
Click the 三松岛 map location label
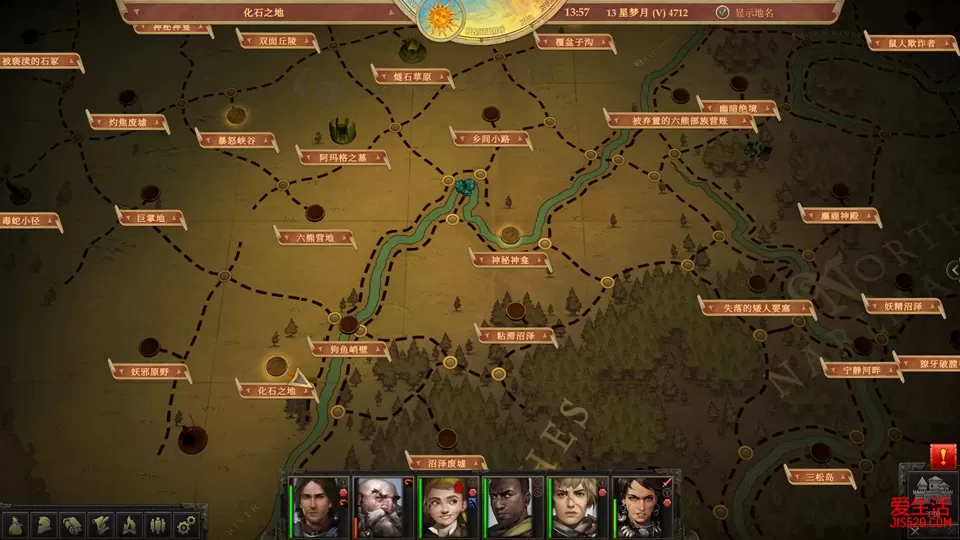(820, 476)
